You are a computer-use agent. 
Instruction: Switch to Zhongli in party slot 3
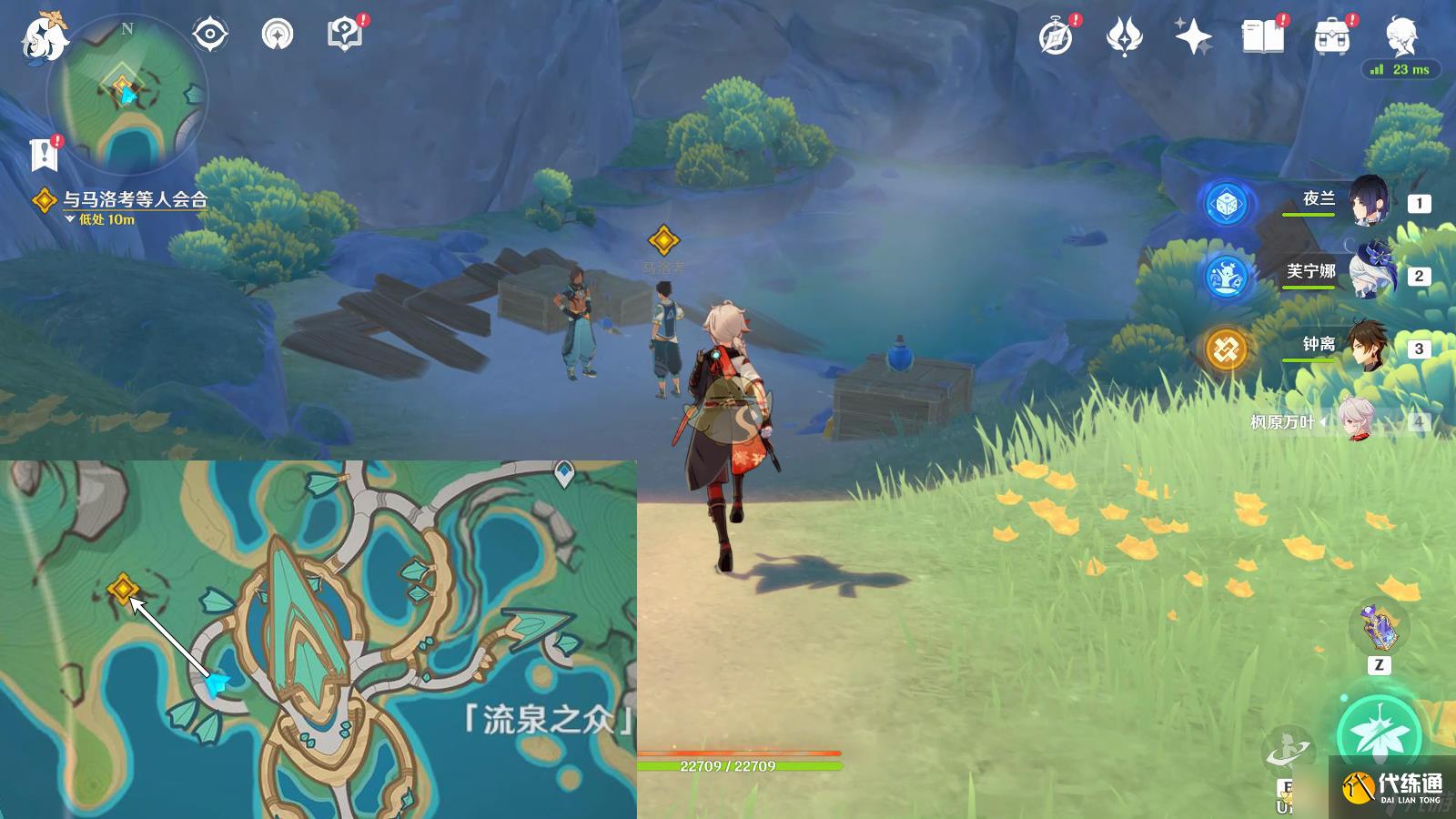coord(1368,348)
